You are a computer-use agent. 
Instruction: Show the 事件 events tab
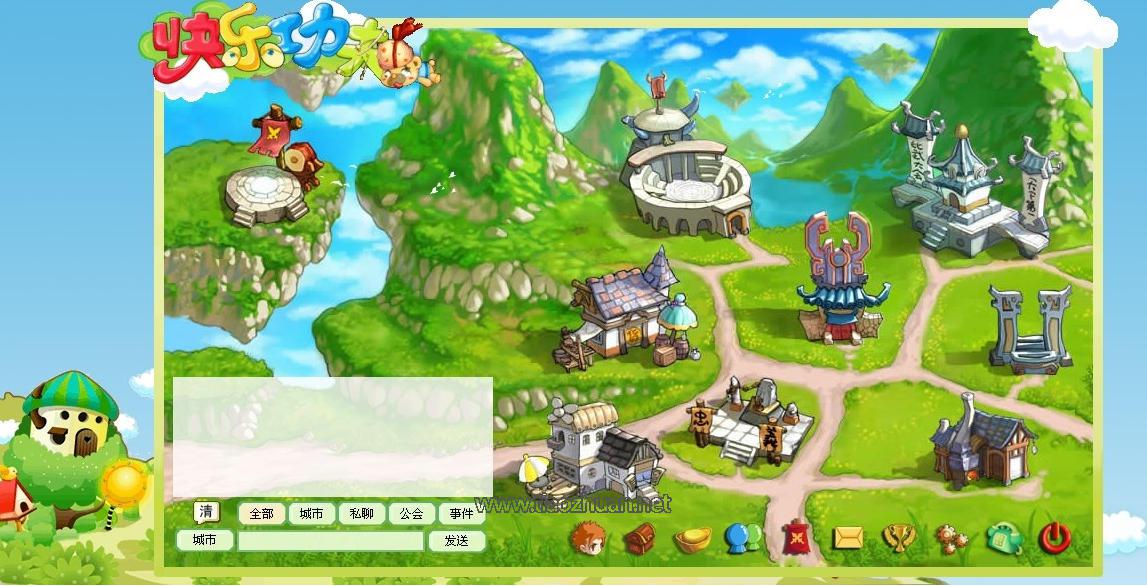461,514
